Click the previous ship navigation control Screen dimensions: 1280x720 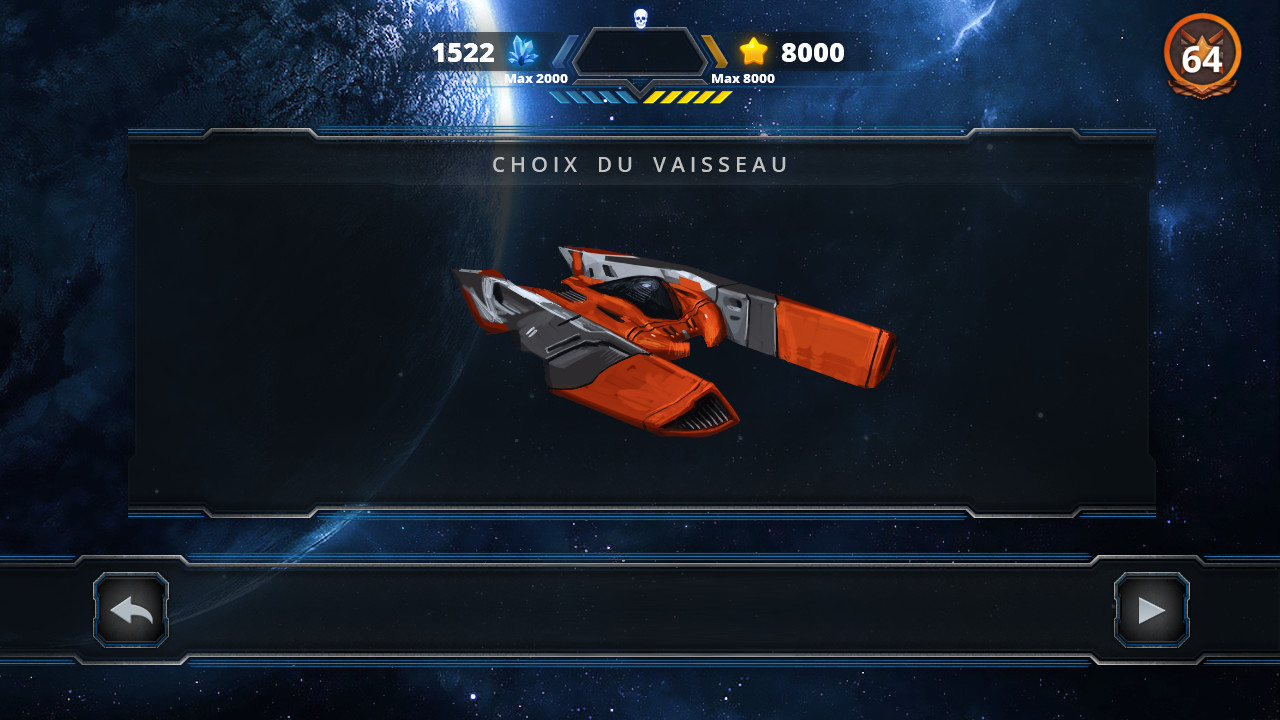[129, 609]
